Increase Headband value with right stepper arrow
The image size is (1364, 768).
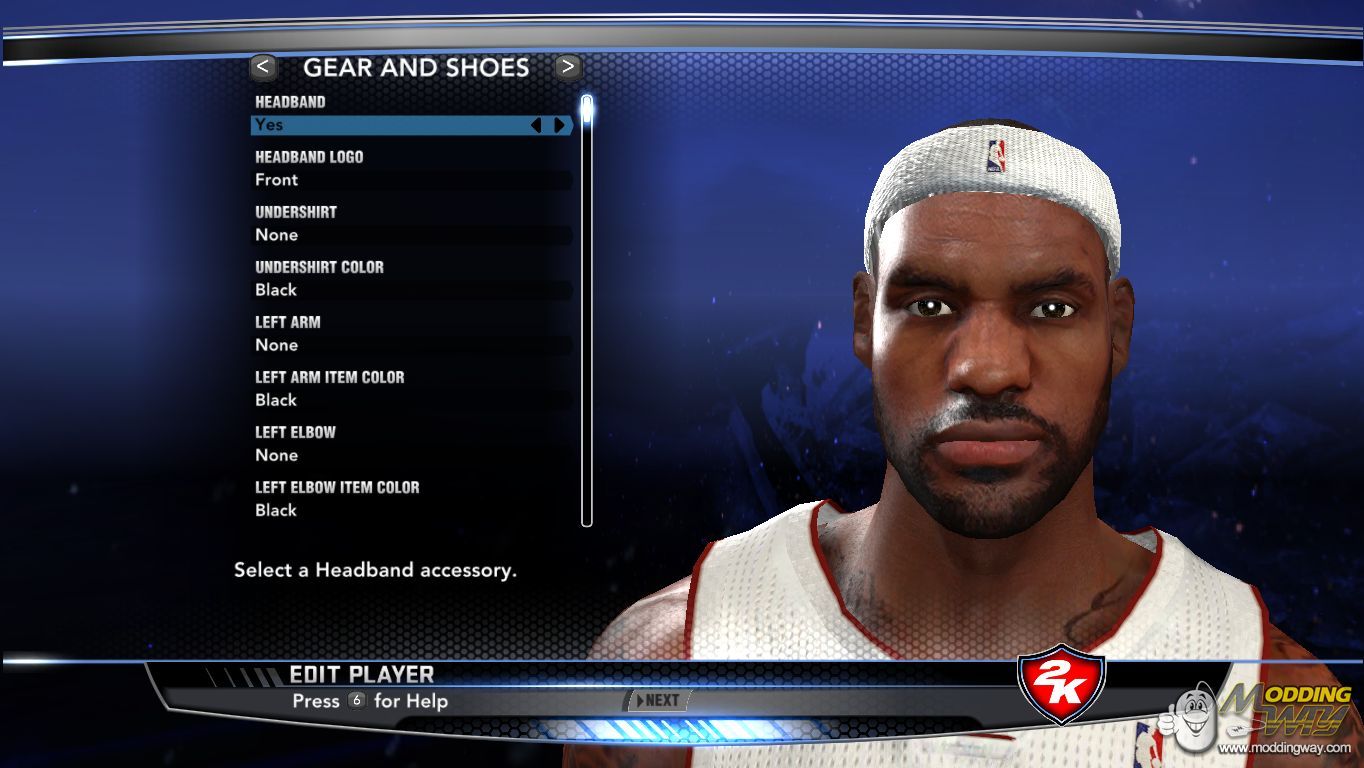tap(559, 125)
